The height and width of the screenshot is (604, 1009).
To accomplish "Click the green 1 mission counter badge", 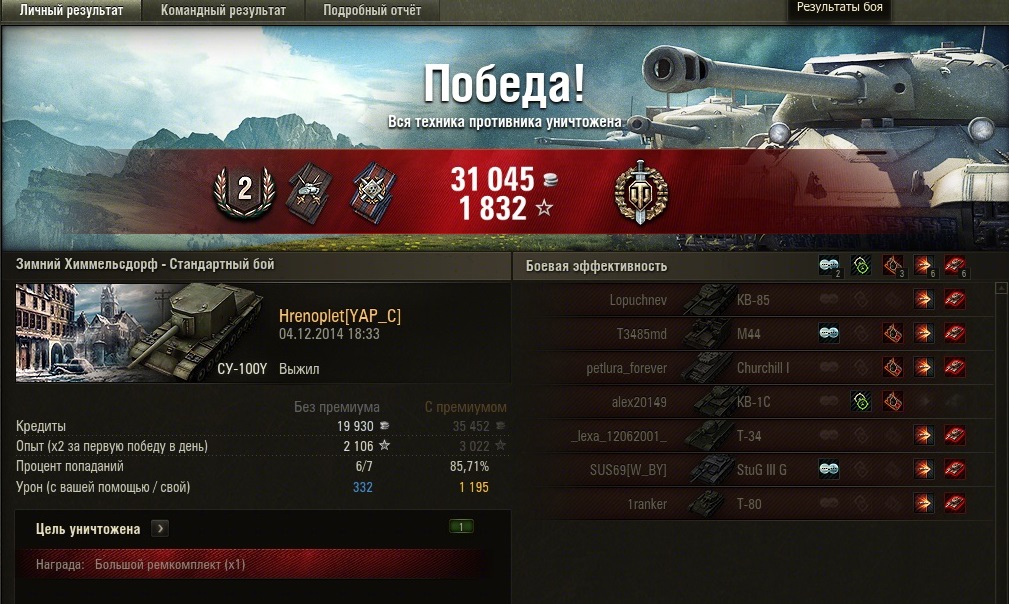I will 462,526.
